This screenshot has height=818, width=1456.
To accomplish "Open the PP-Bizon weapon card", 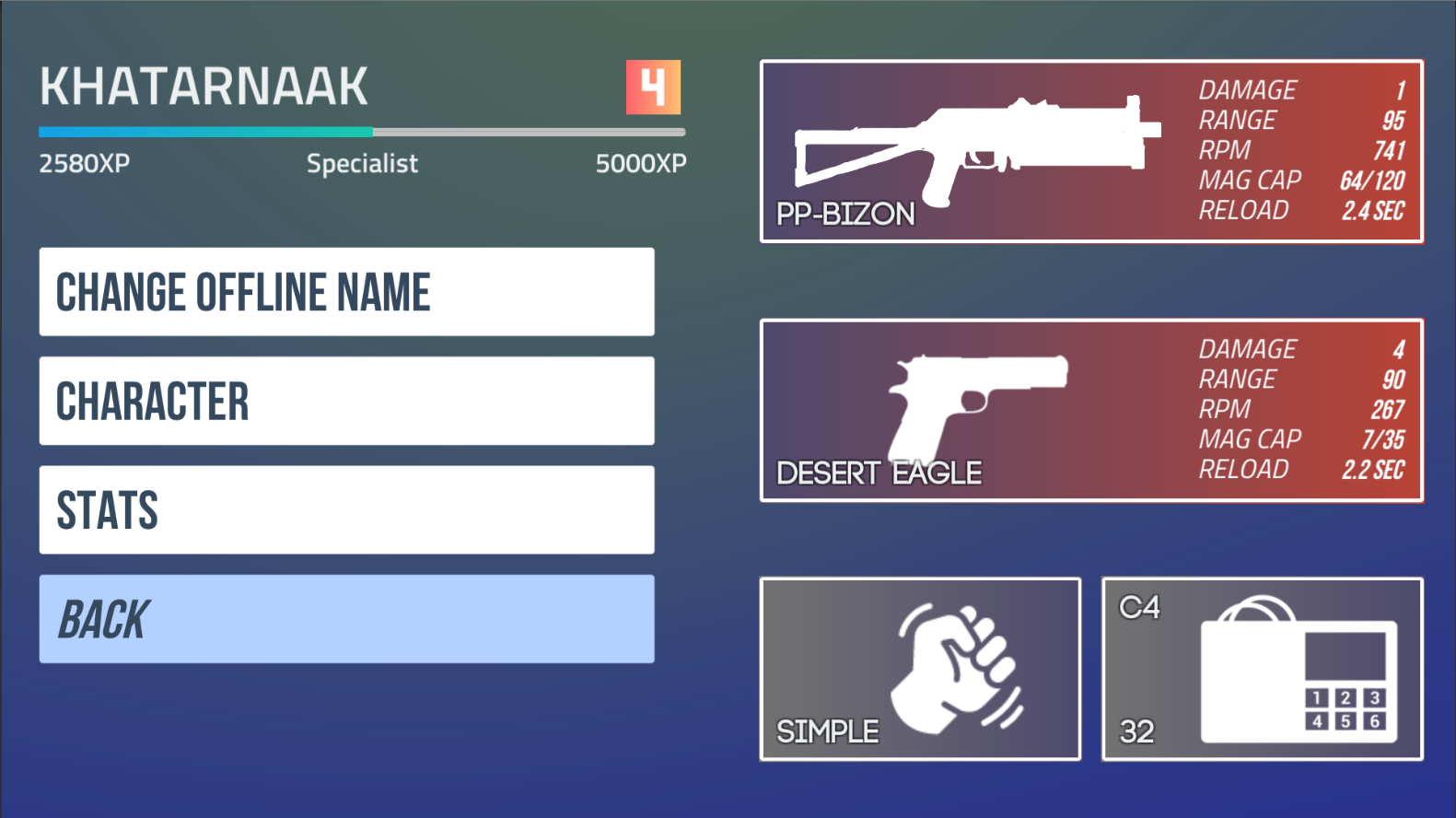I will click(1091, 152).
